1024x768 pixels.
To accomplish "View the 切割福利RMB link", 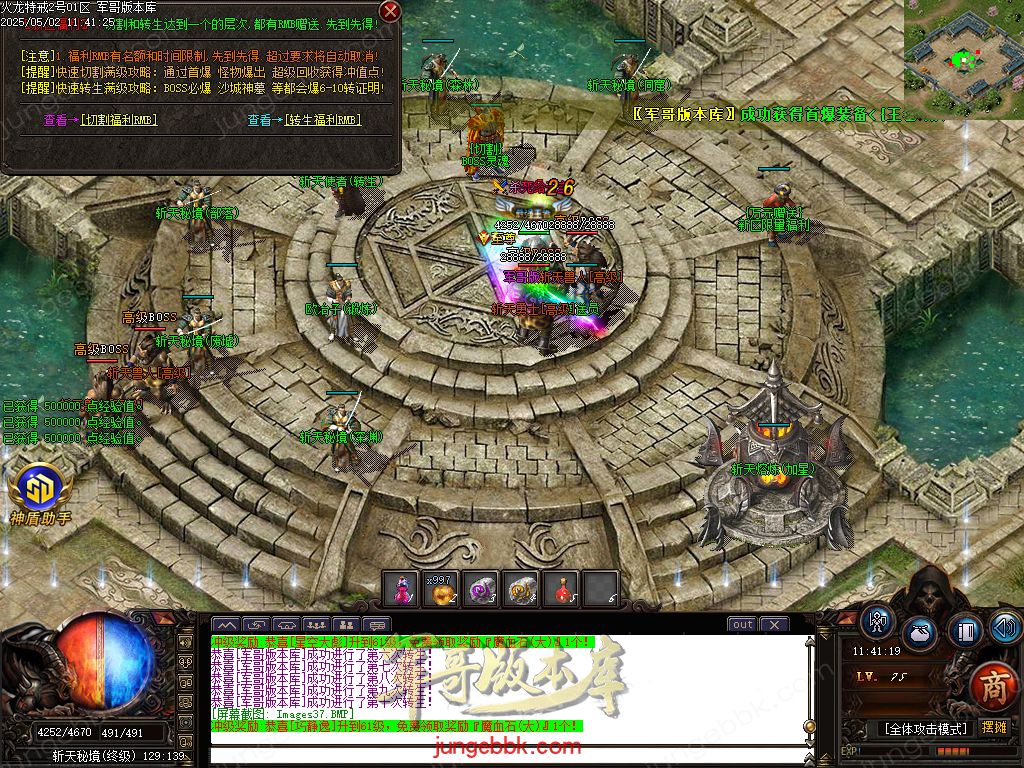I will pyautogui.click(x=100, y=120).
